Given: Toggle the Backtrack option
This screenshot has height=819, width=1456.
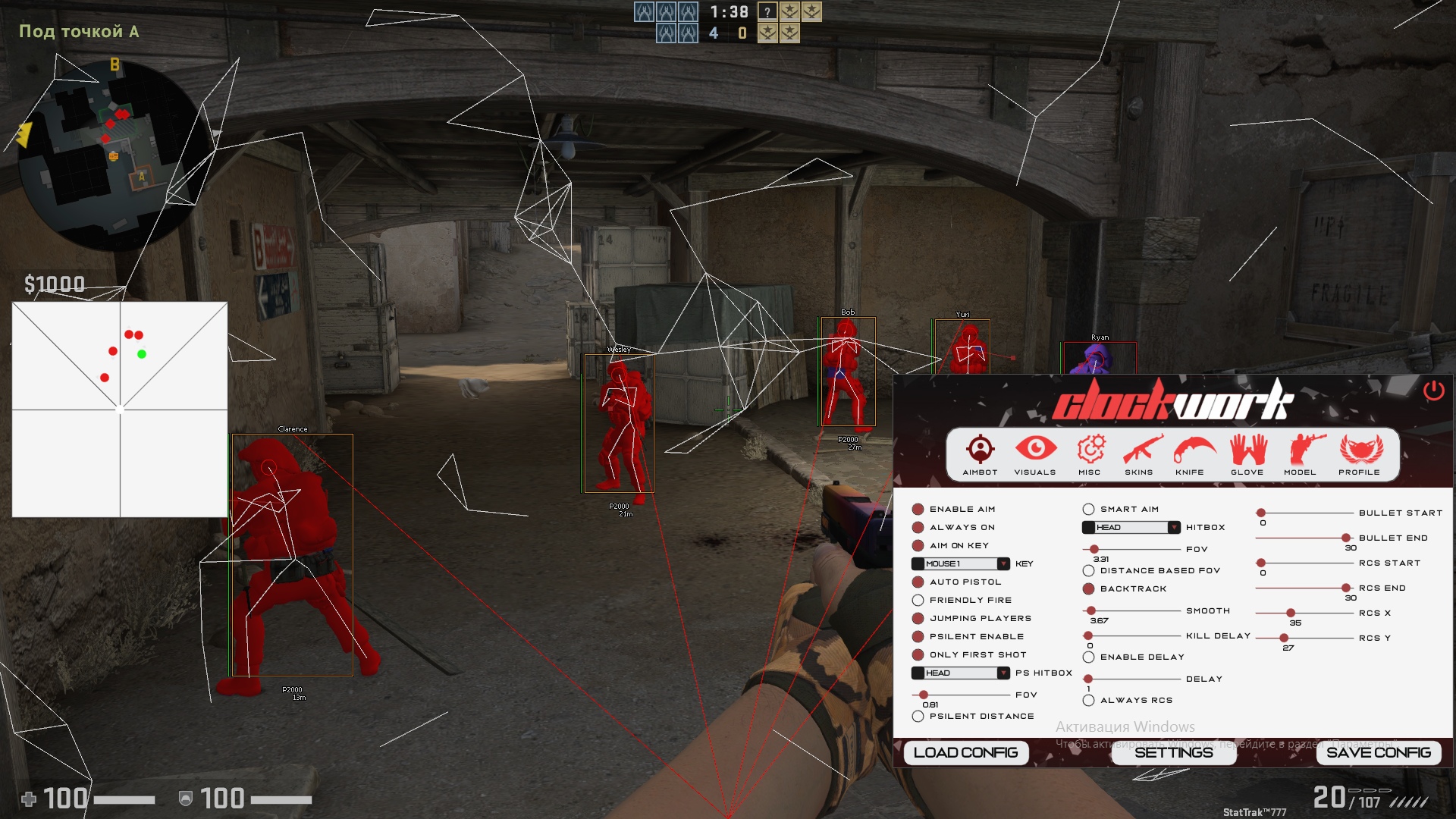Looking at the screenshot, I should (1088, 588).
